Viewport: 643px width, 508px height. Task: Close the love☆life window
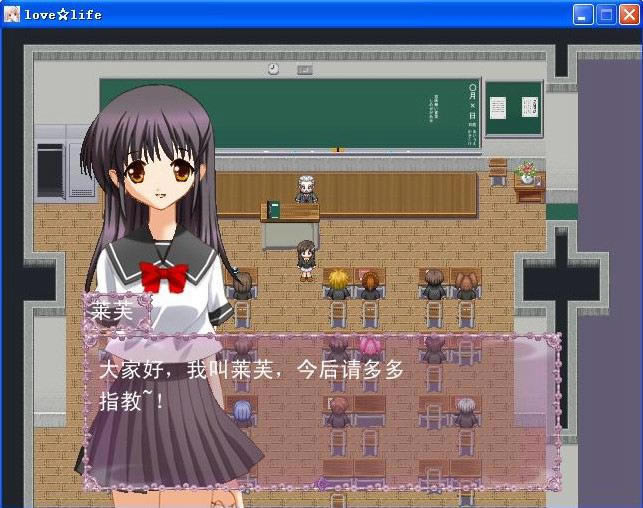point(629,15)
